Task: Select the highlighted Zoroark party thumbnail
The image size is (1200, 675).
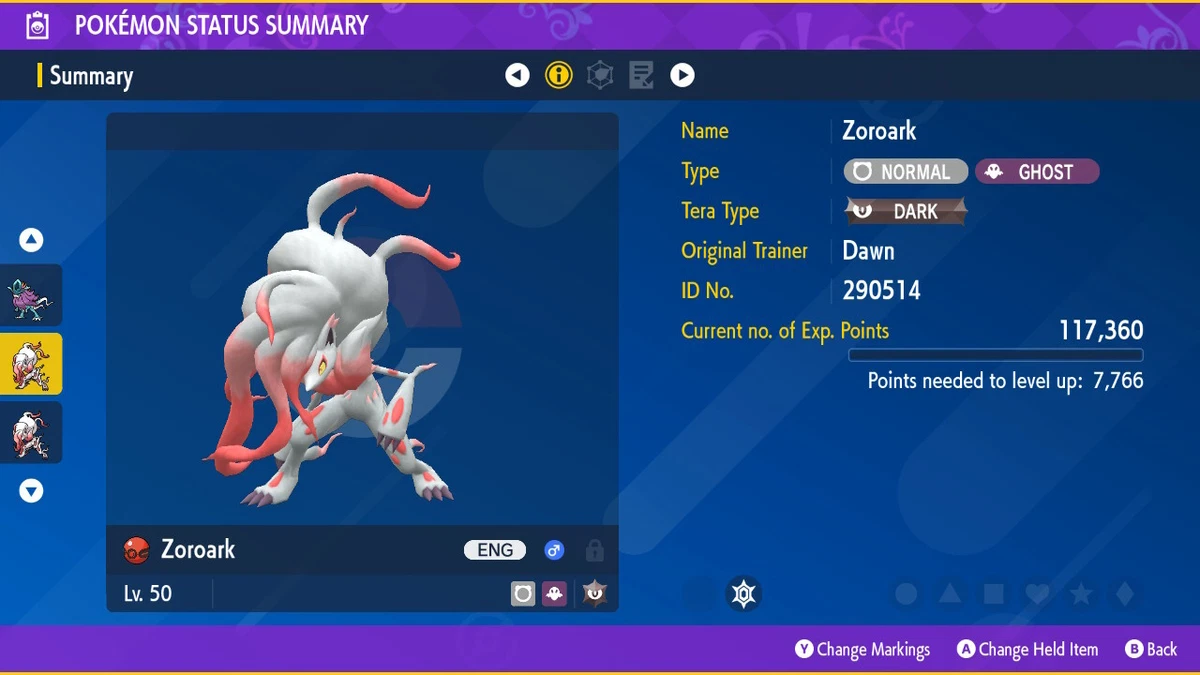Action: coord(31,365)
